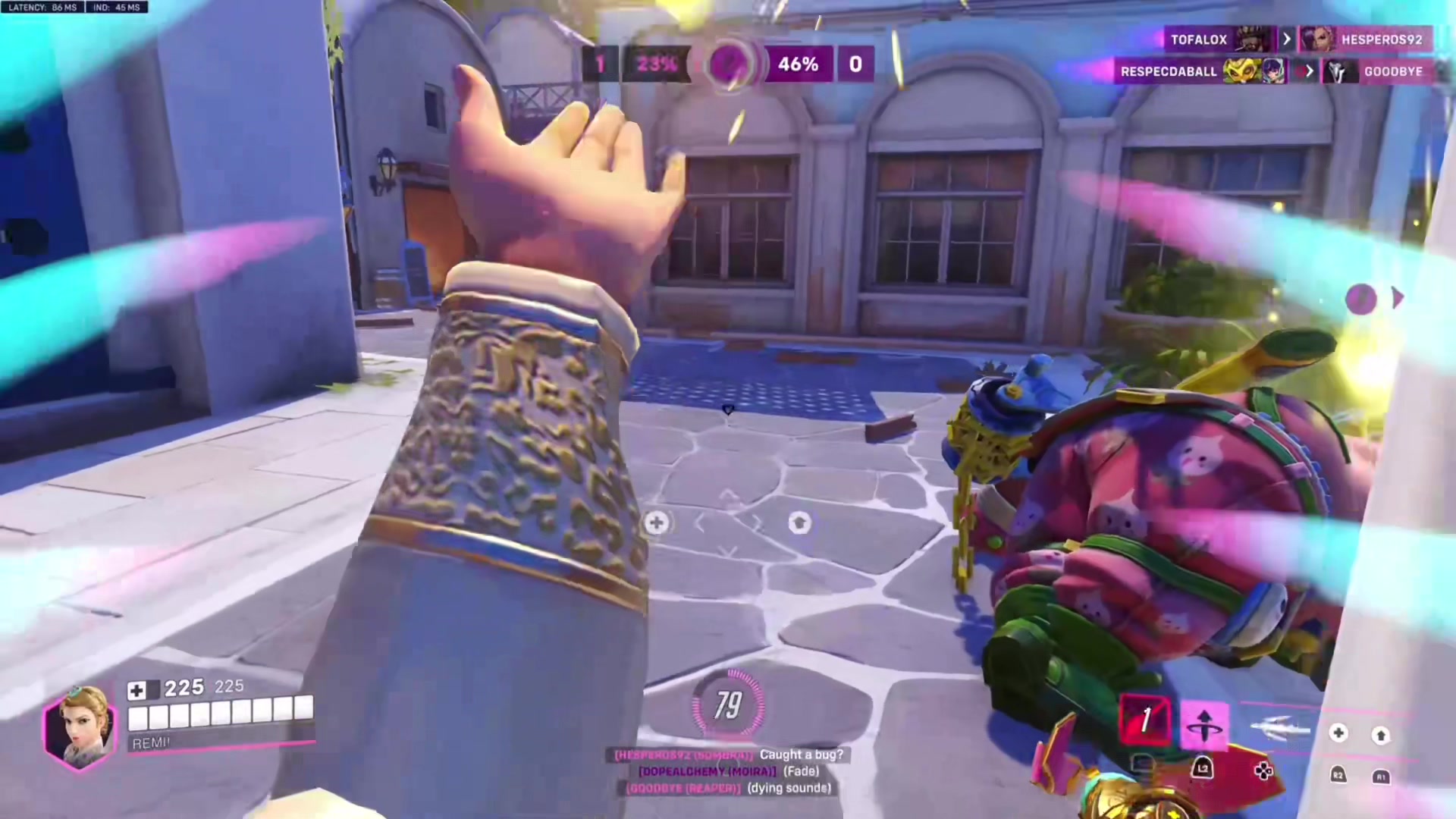Viewport: 1456px width, 819px height.
Task: Click Moira's hero portrait
Action: click(79, 727)
